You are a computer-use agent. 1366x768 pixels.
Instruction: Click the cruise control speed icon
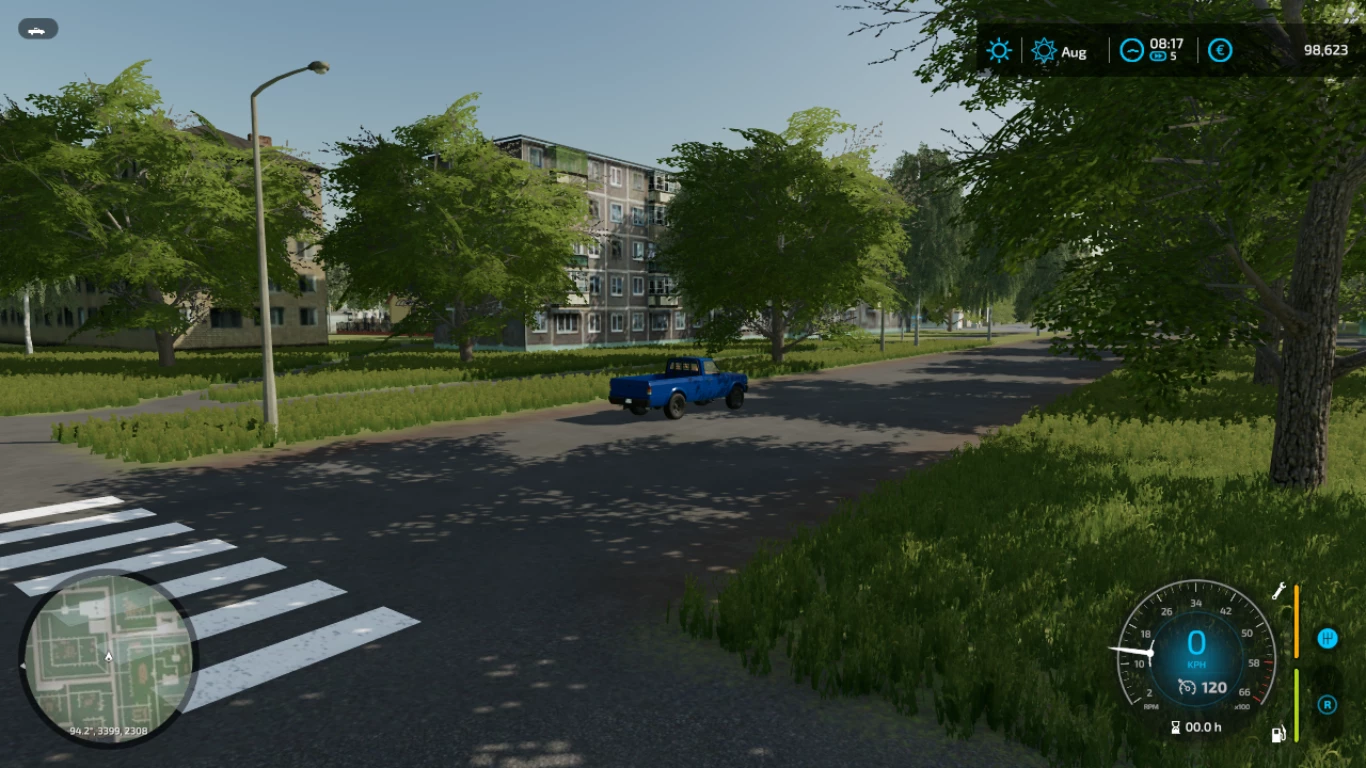(x=1188, y=687)
